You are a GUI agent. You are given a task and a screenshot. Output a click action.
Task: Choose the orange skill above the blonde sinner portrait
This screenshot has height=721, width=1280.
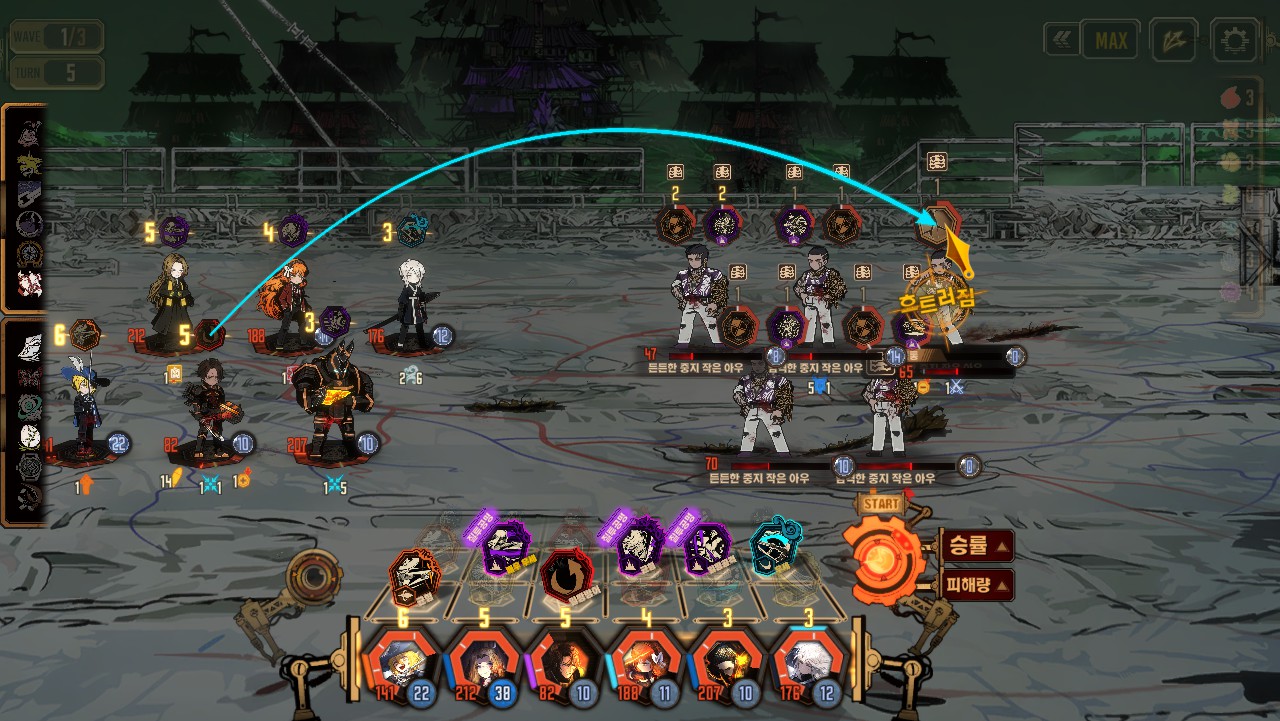(x=414, y=577)
